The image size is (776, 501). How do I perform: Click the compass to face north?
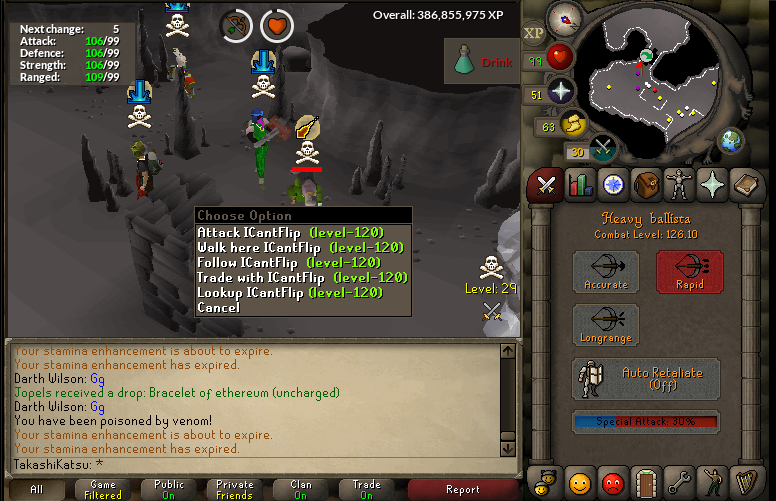565,19
